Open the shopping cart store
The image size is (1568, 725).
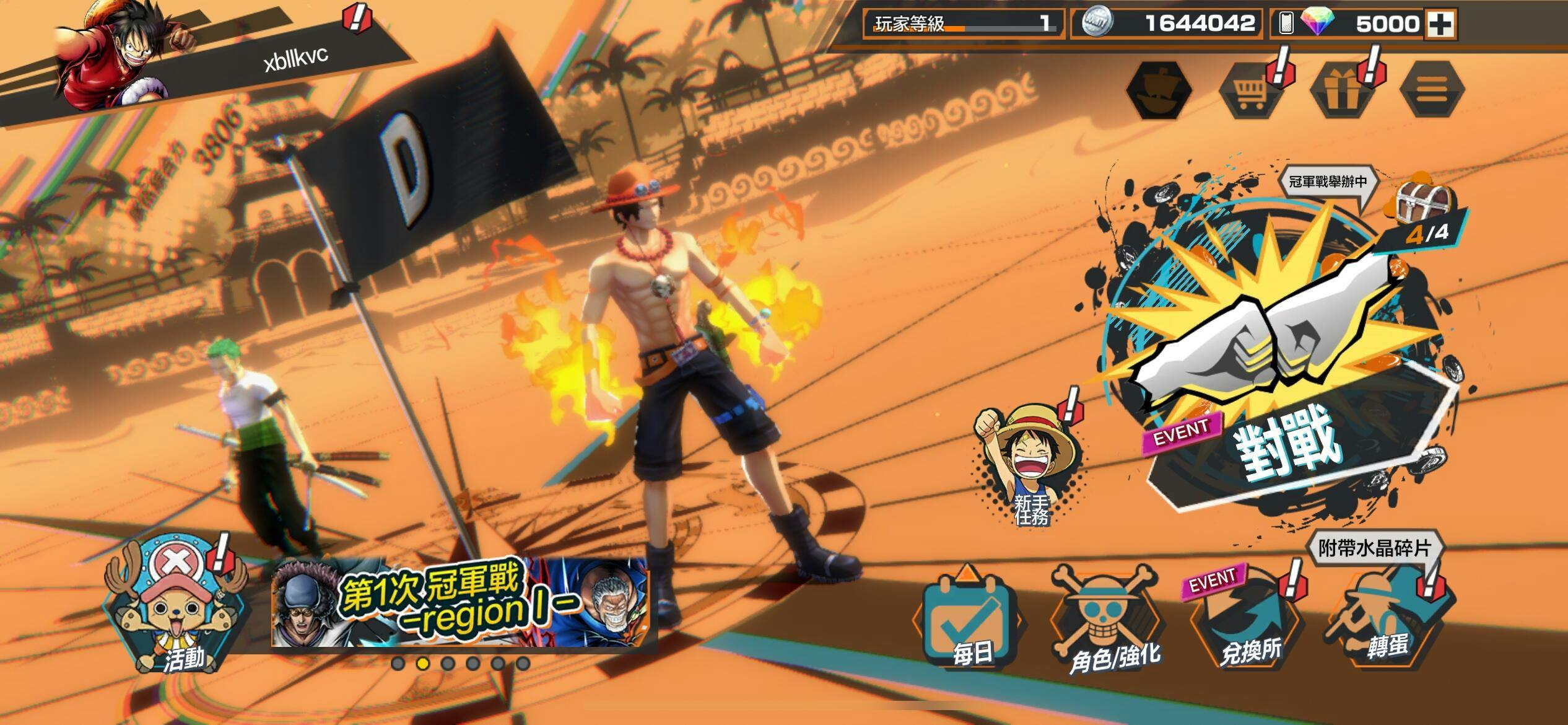pos(1250,91)
